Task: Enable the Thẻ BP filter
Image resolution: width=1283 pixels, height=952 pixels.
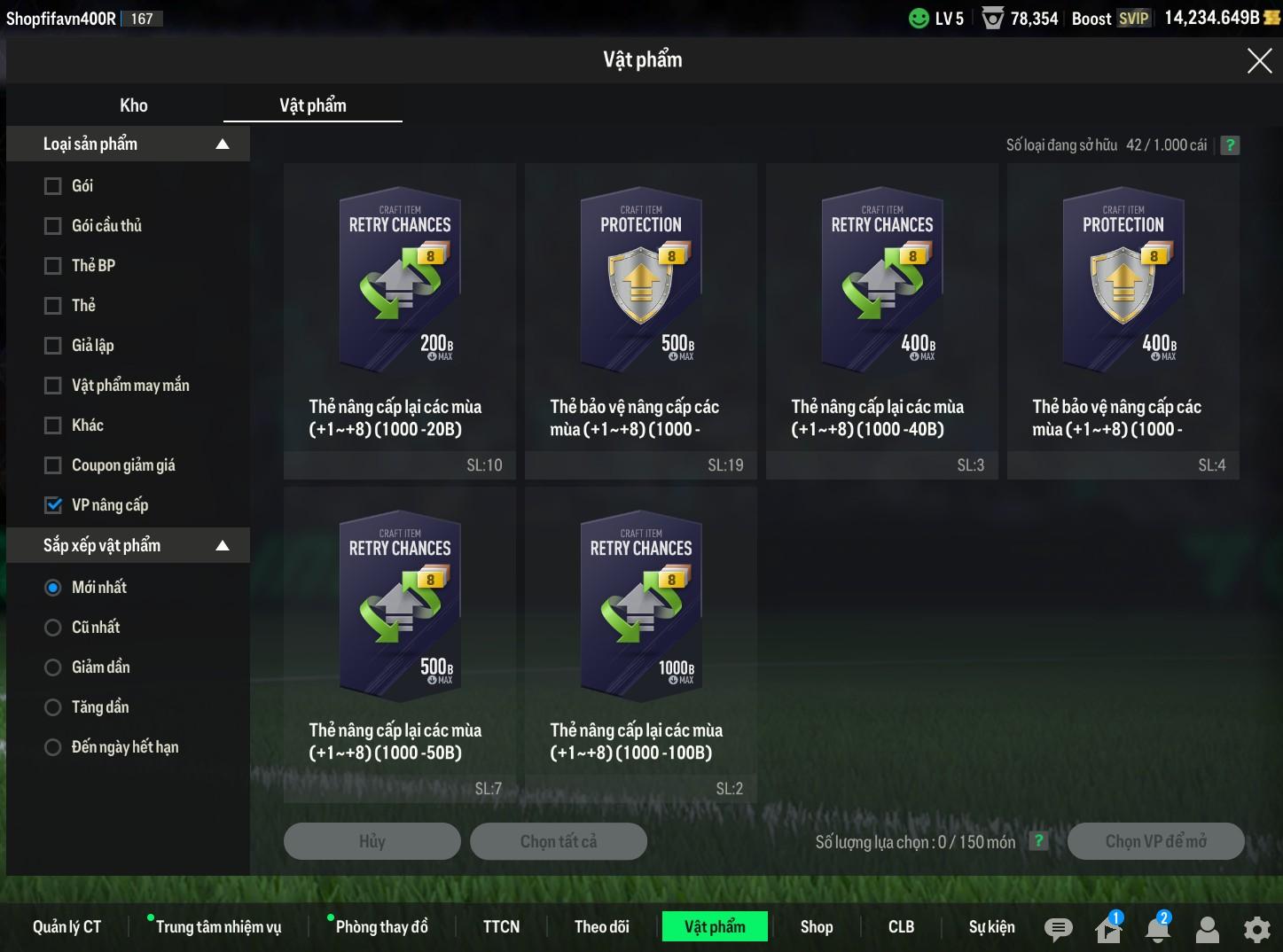Action: click(x=53, y=266)
